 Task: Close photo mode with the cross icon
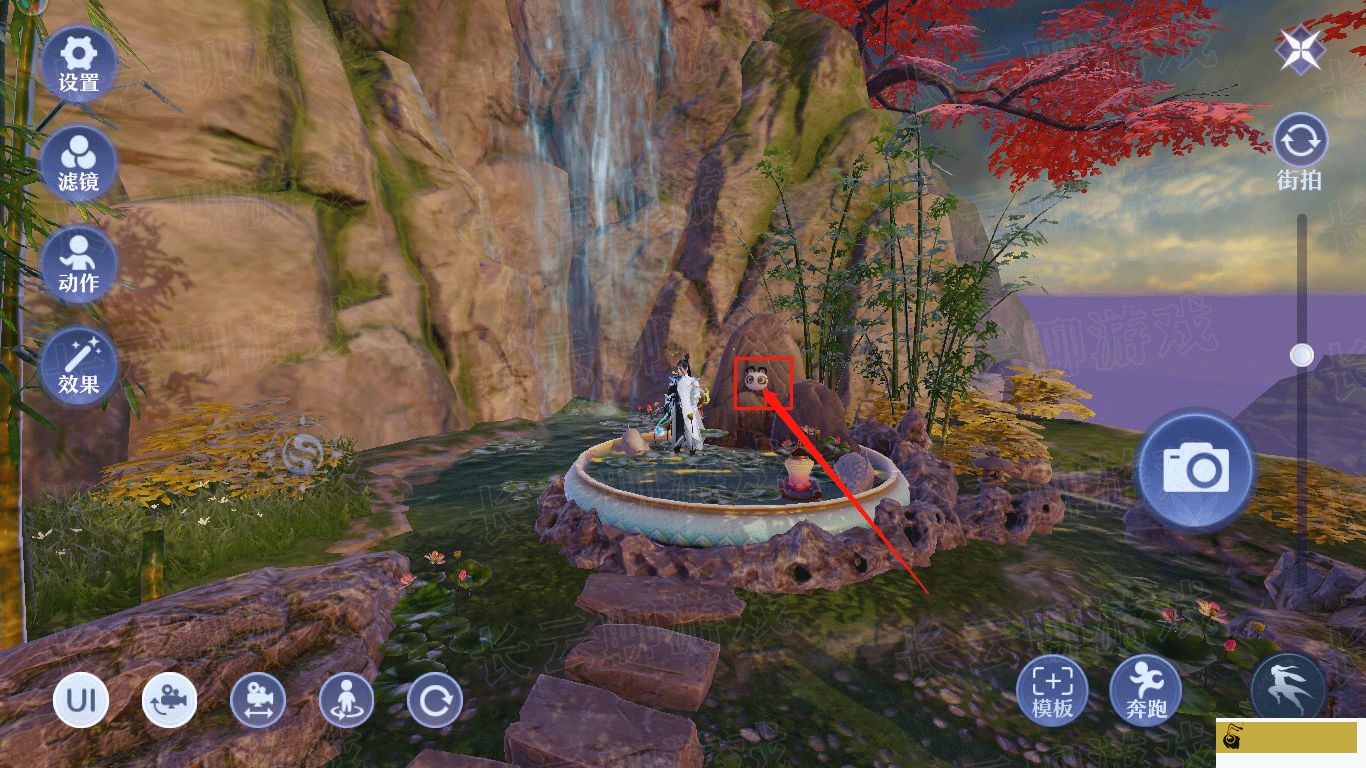pos(1300,49)
